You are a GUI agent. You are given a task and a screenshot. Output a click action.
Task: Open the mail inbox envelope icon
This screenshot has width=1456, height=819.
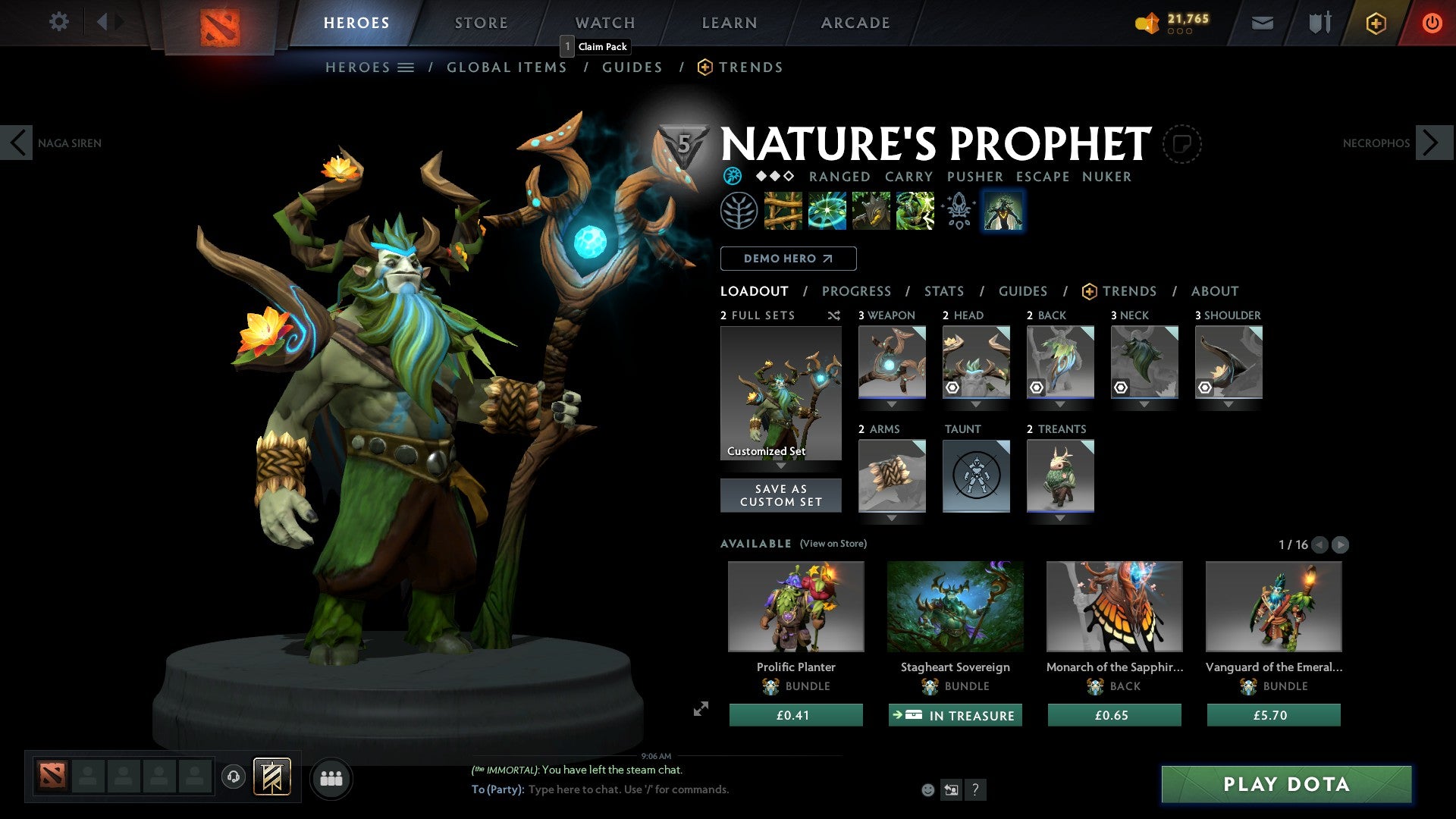click(x=1262, y=23)
